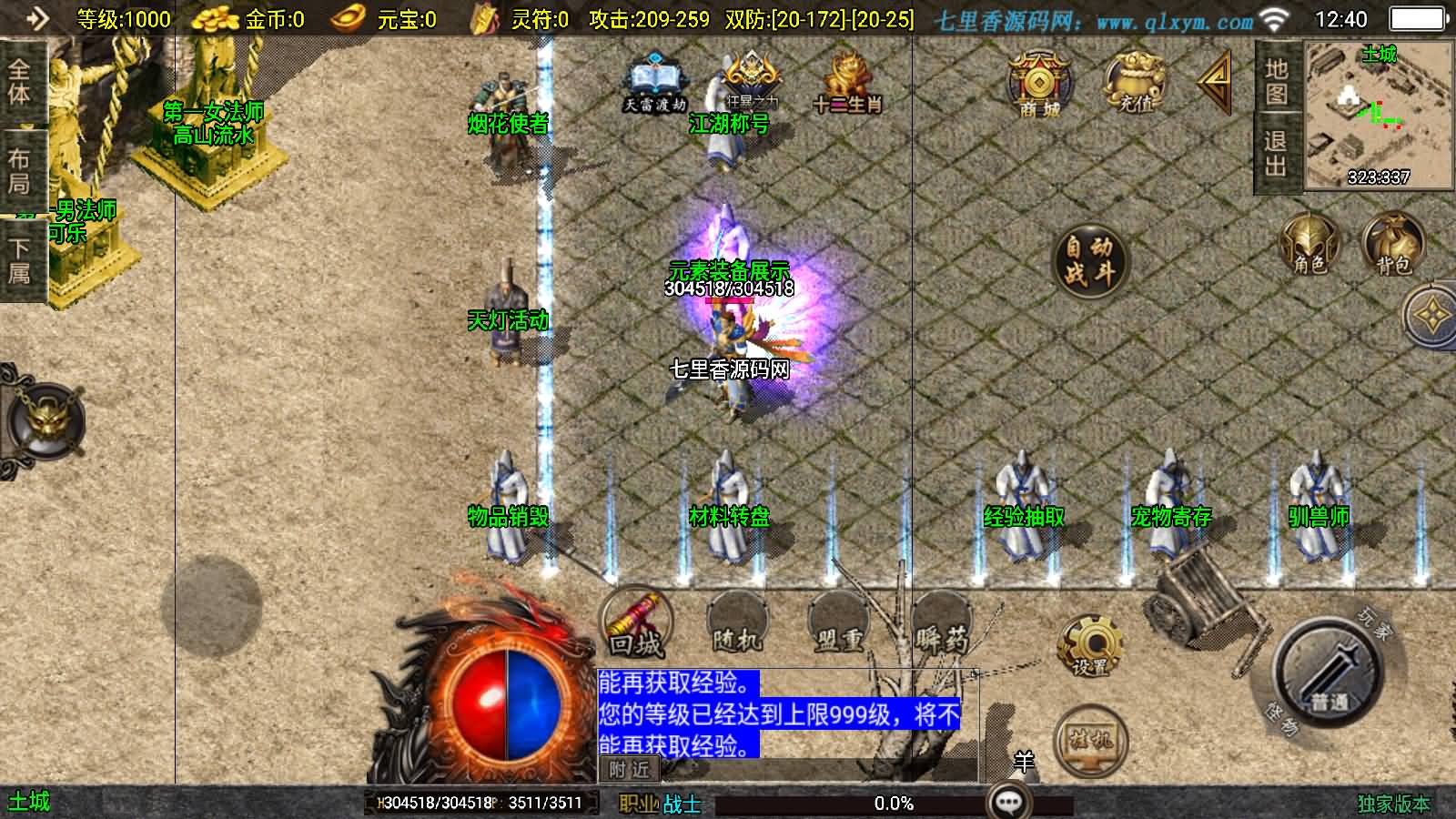Open the 商城 mall icon
The height and width of the screenshot is (819, 1456).
coord(1037,86)
